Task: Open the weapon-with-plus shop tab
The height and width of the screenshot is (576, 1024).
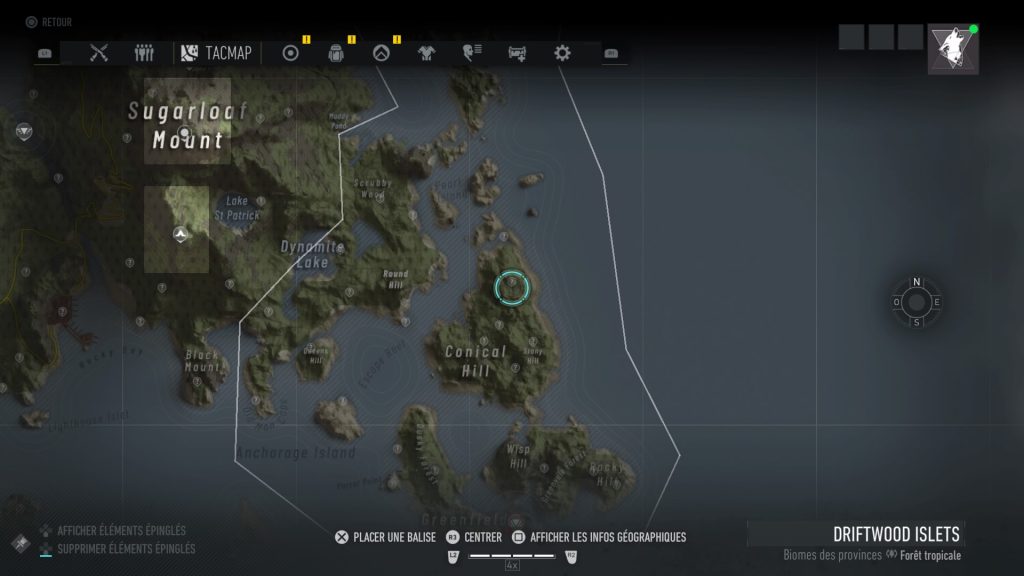Action: click(517, 53)
